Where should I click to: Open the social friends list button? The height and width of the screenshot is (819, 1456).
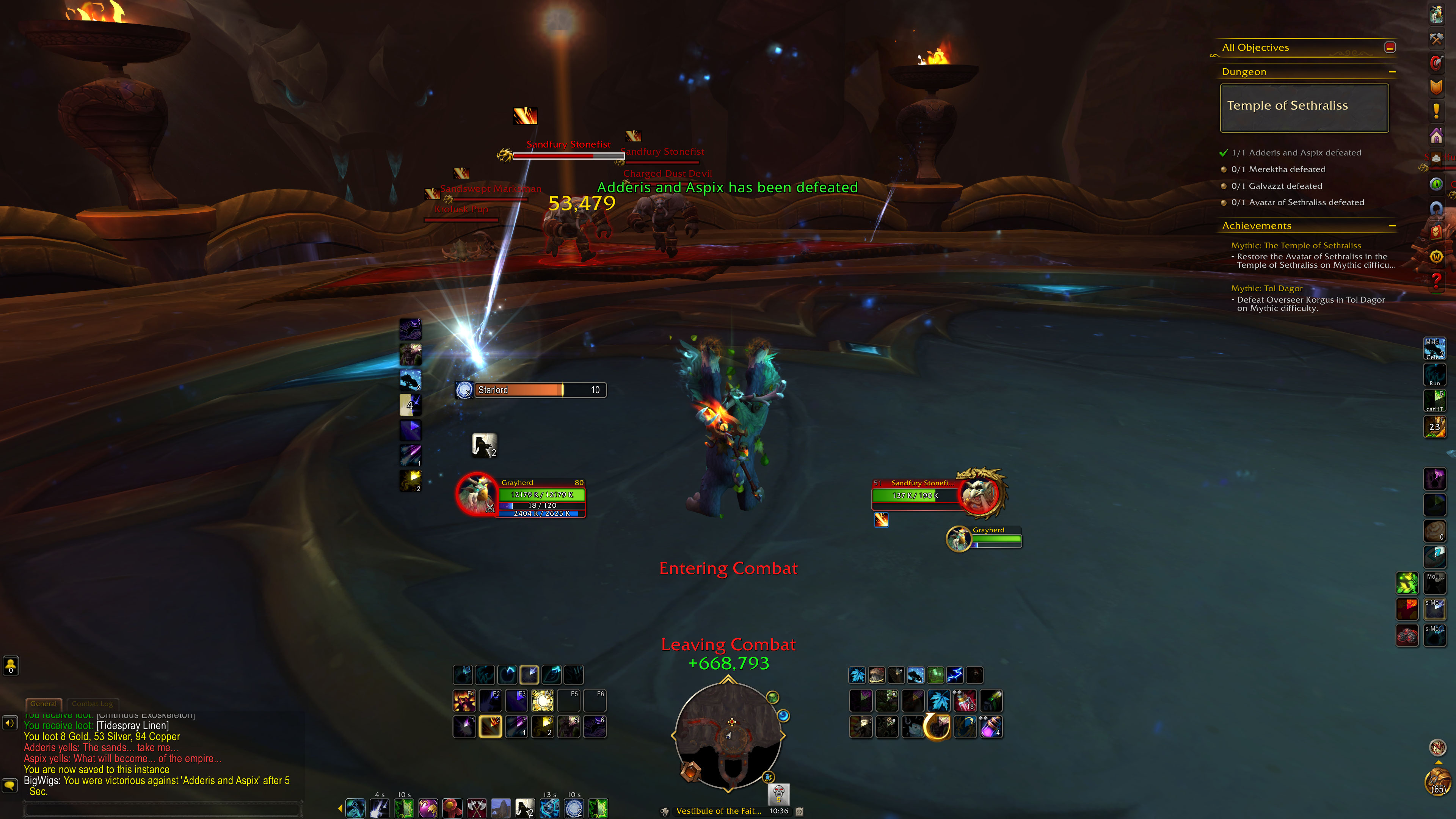point(11,665)
